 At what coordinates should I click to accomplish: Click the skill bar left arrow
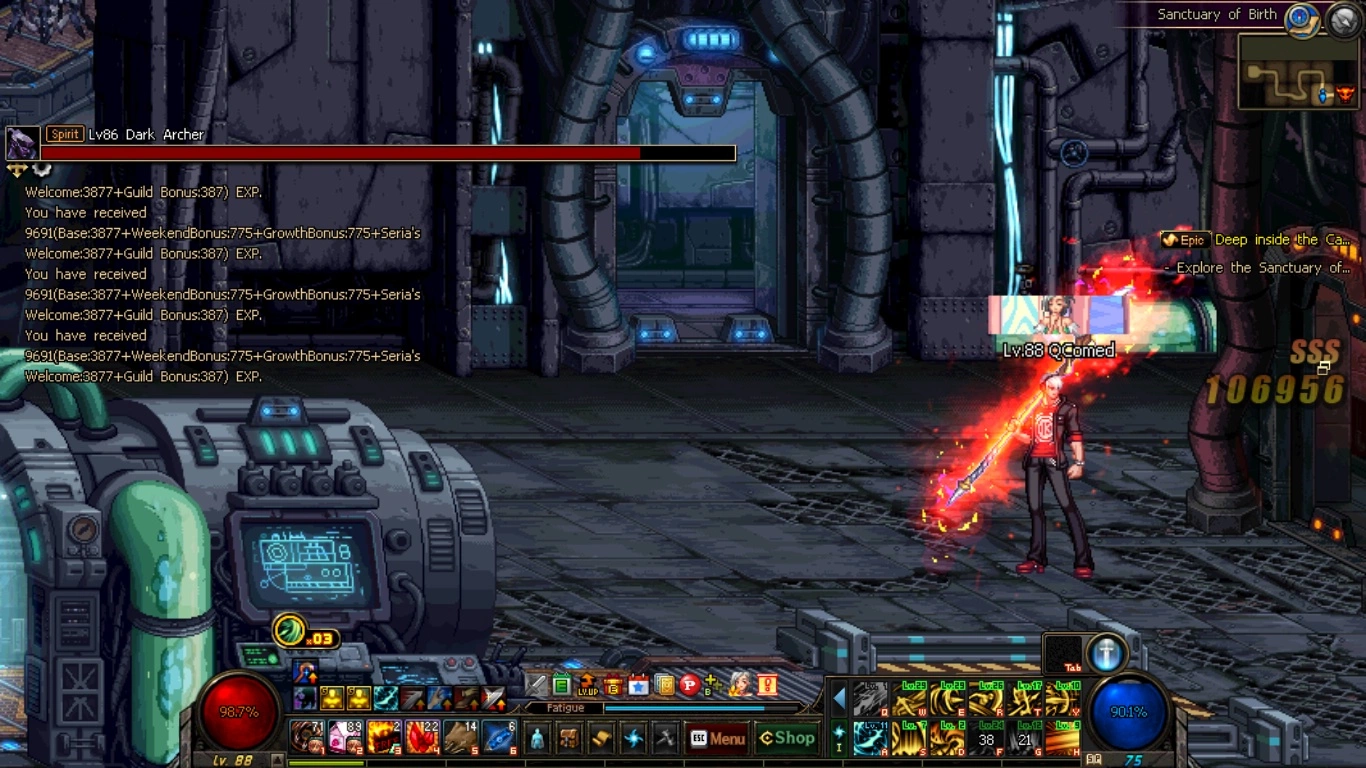(x=839, y=698)
